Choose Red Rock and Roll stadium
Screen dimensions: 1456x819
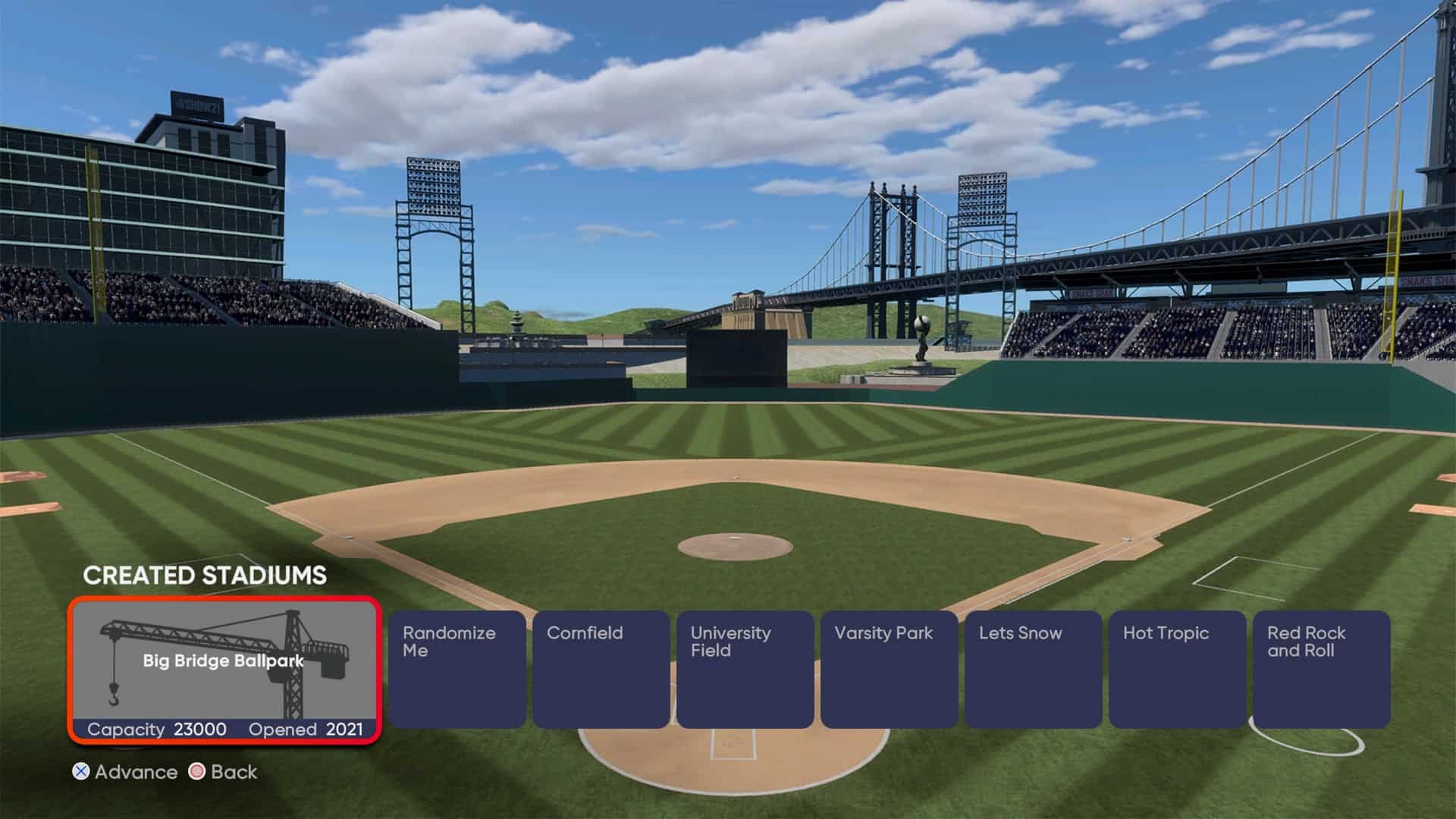click(1321, 669)
